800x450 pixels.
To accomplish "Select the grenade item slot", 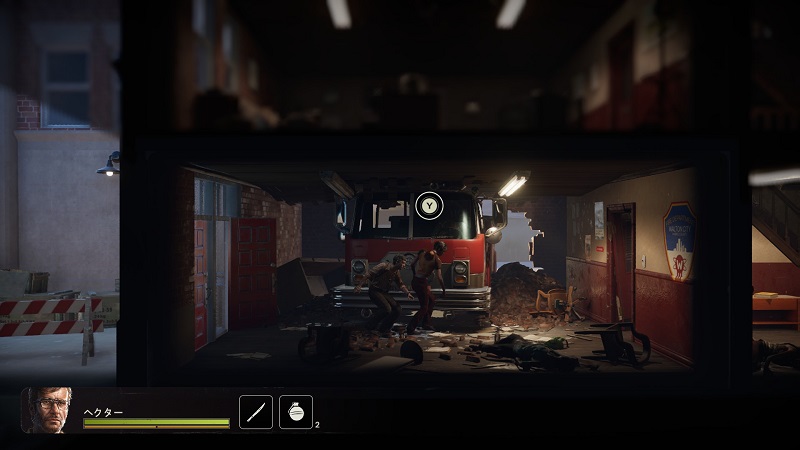I will click(x=295, y=412).
